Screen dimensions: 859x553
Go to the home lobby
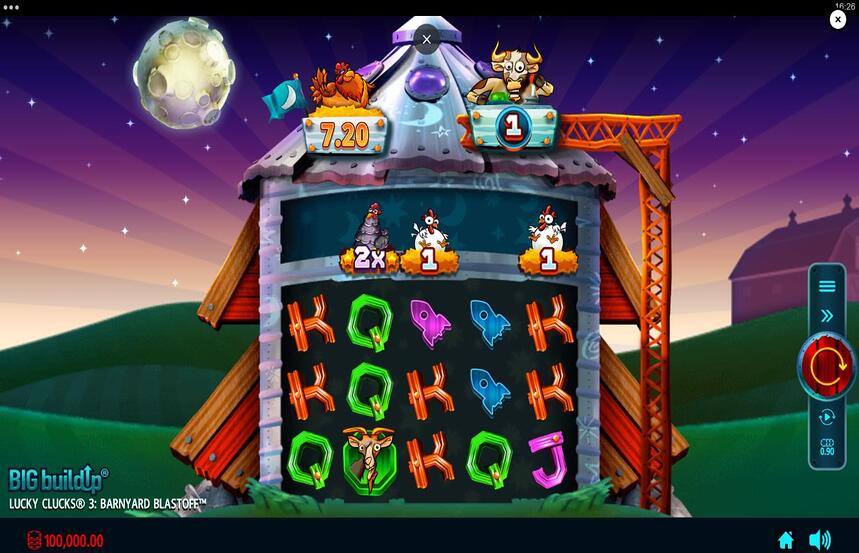coord(786,540)
